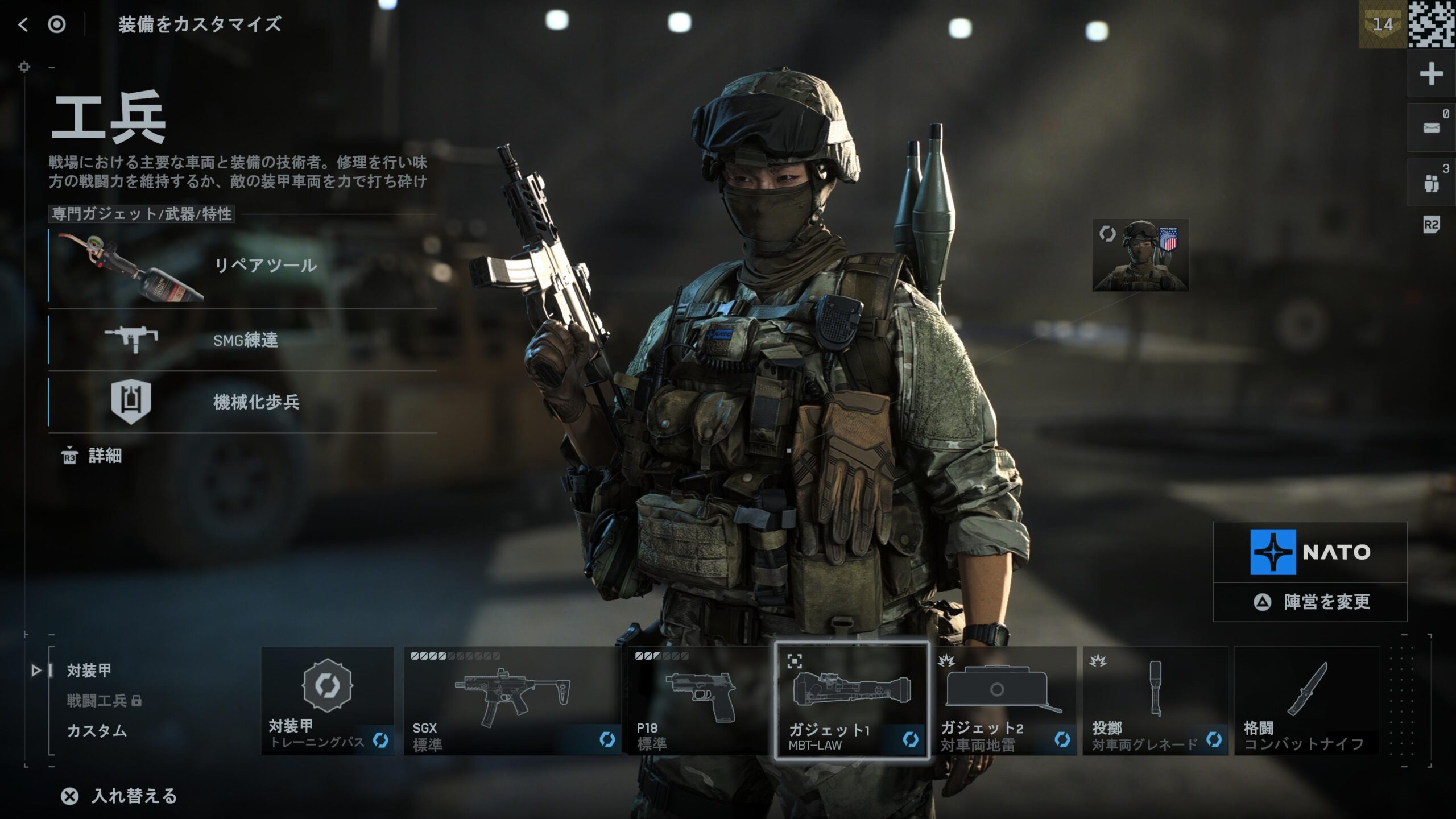The width and height of the screenshot is (1456, 819).
Task: Choose the 対装甲 loadout preset
Action: point(89,671)
